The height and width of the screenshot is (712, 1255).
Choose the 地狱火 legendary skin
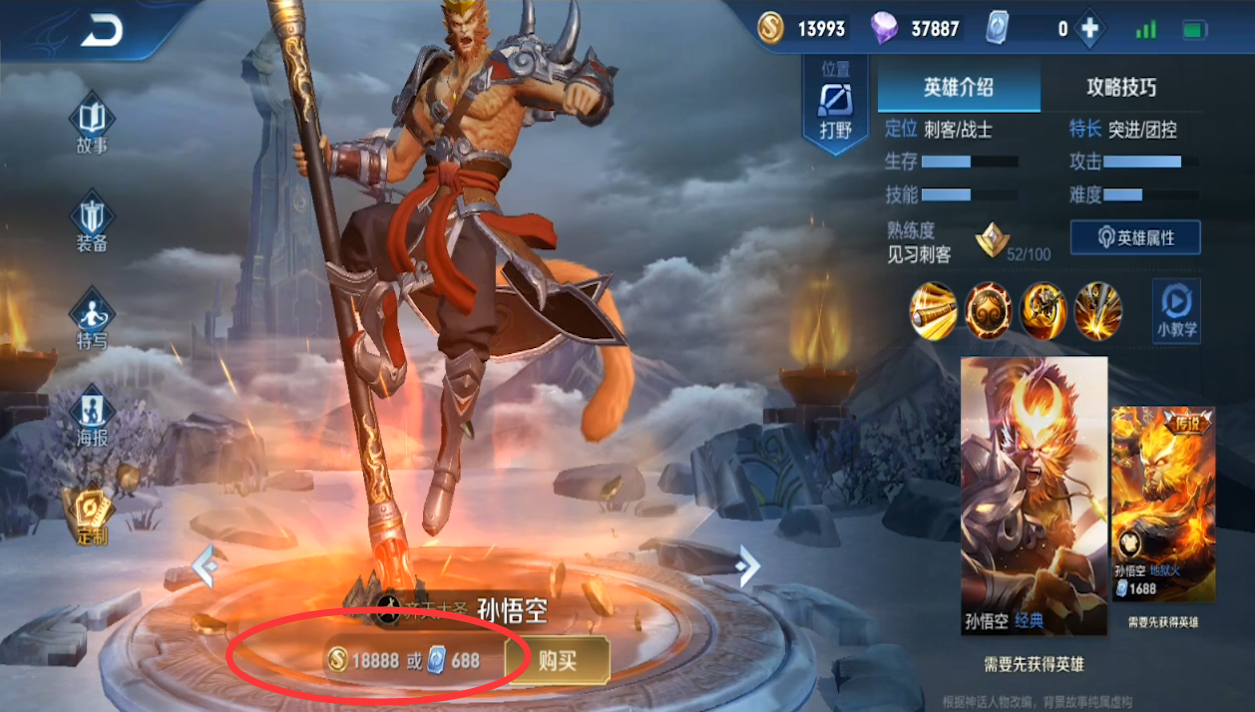pyautogui.click(x=1163, y=505)
